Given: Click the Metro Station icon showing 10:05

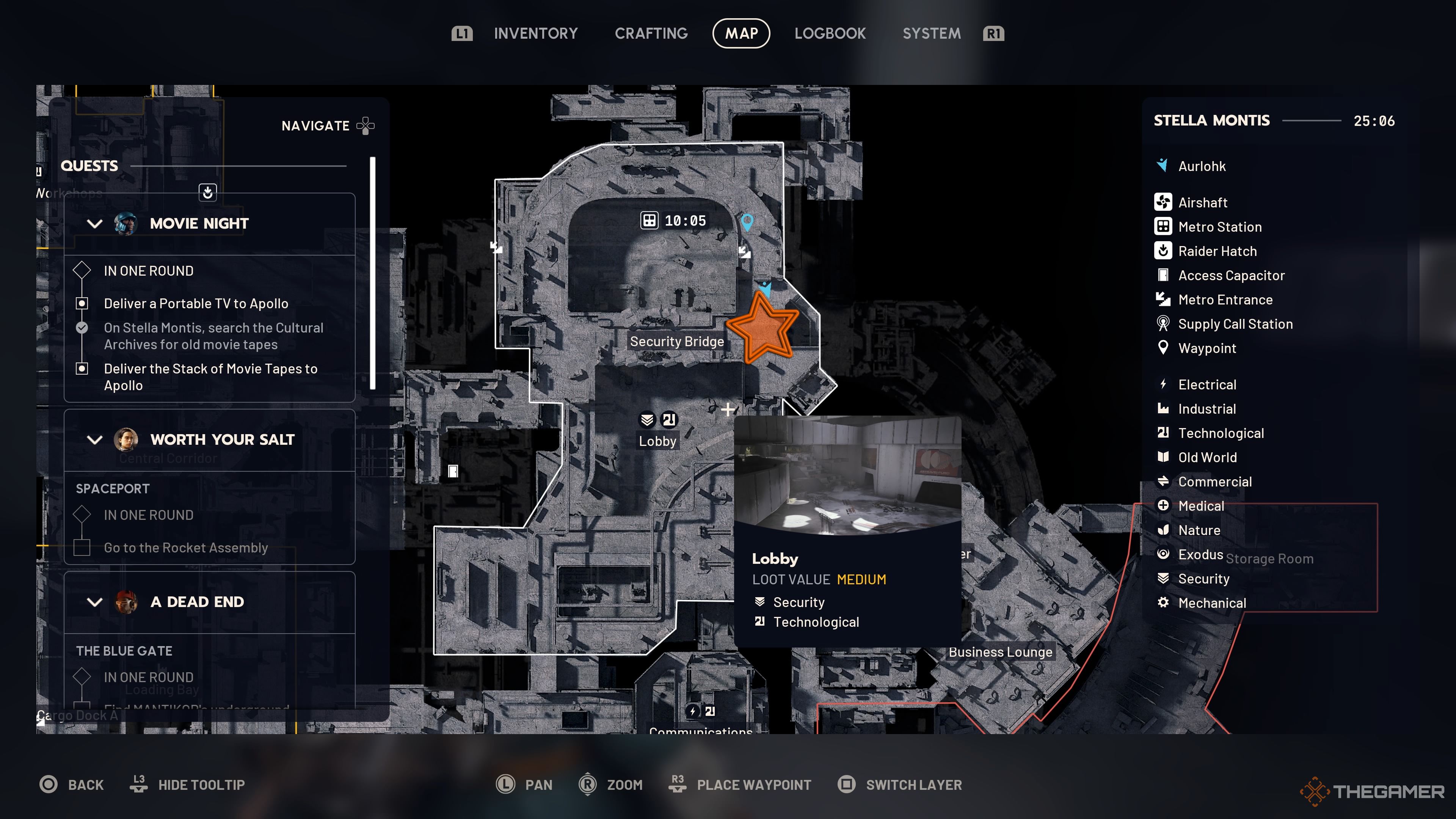Looking at the screenshot, I should [x=650, y=220].
